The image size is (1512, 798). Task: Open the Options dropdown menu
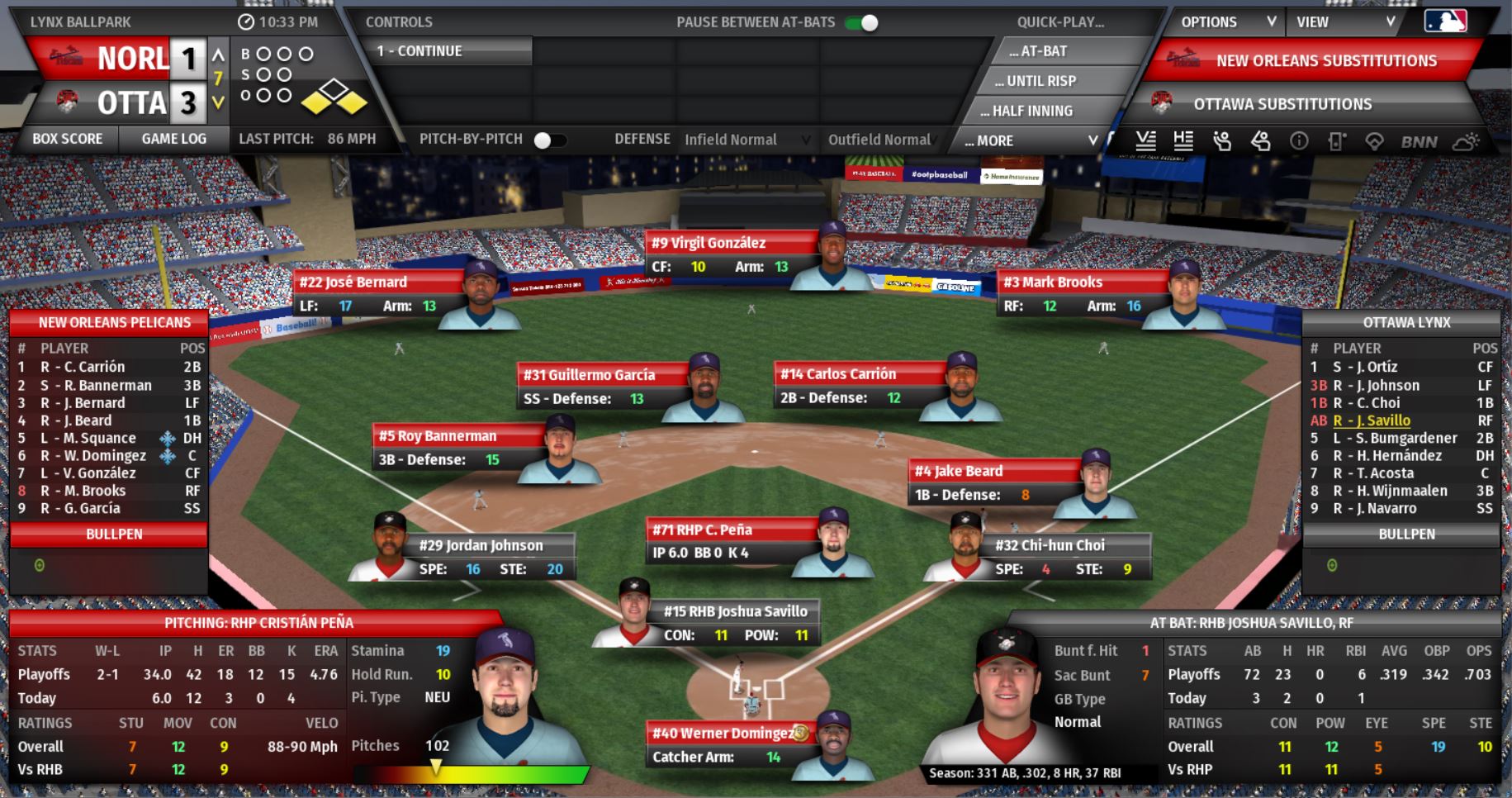(x=1227, y=22)
